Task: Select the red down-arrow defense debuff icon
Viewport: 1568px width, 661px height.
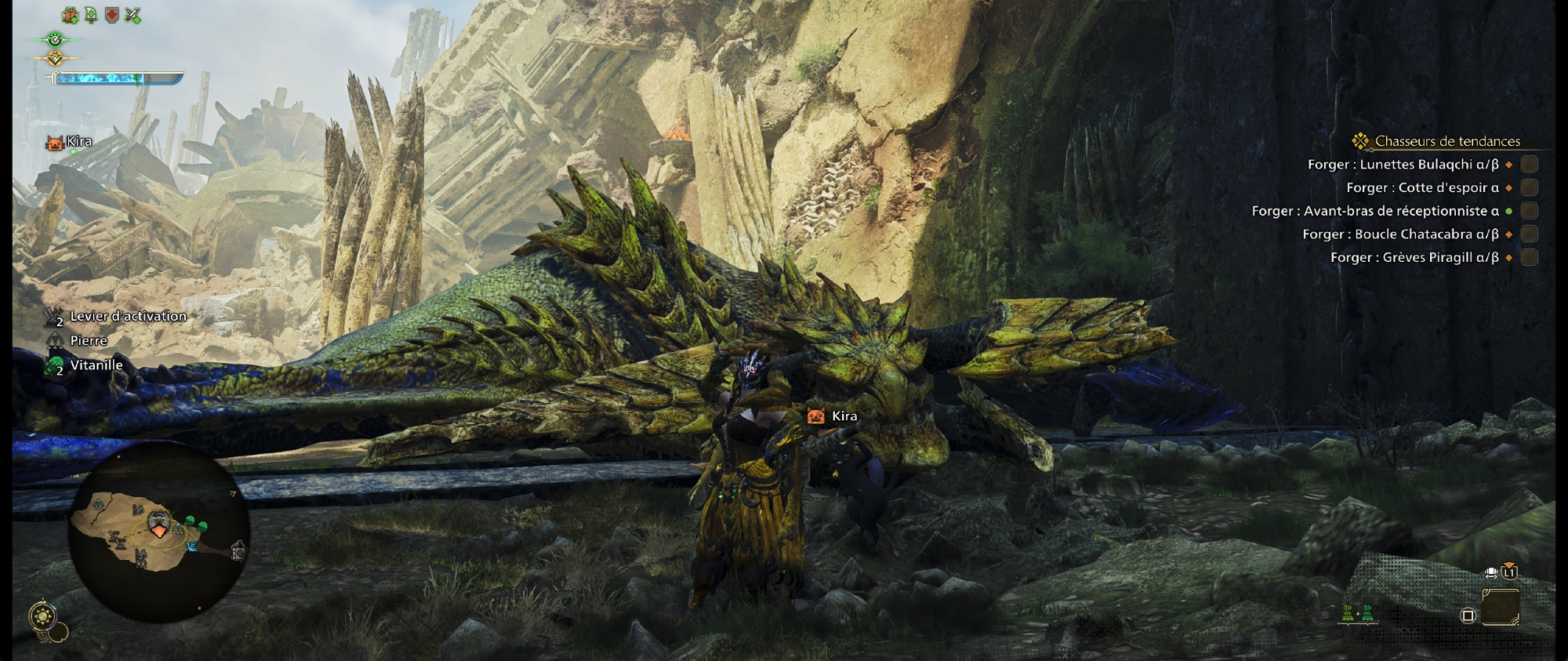Action: (112, 15)
